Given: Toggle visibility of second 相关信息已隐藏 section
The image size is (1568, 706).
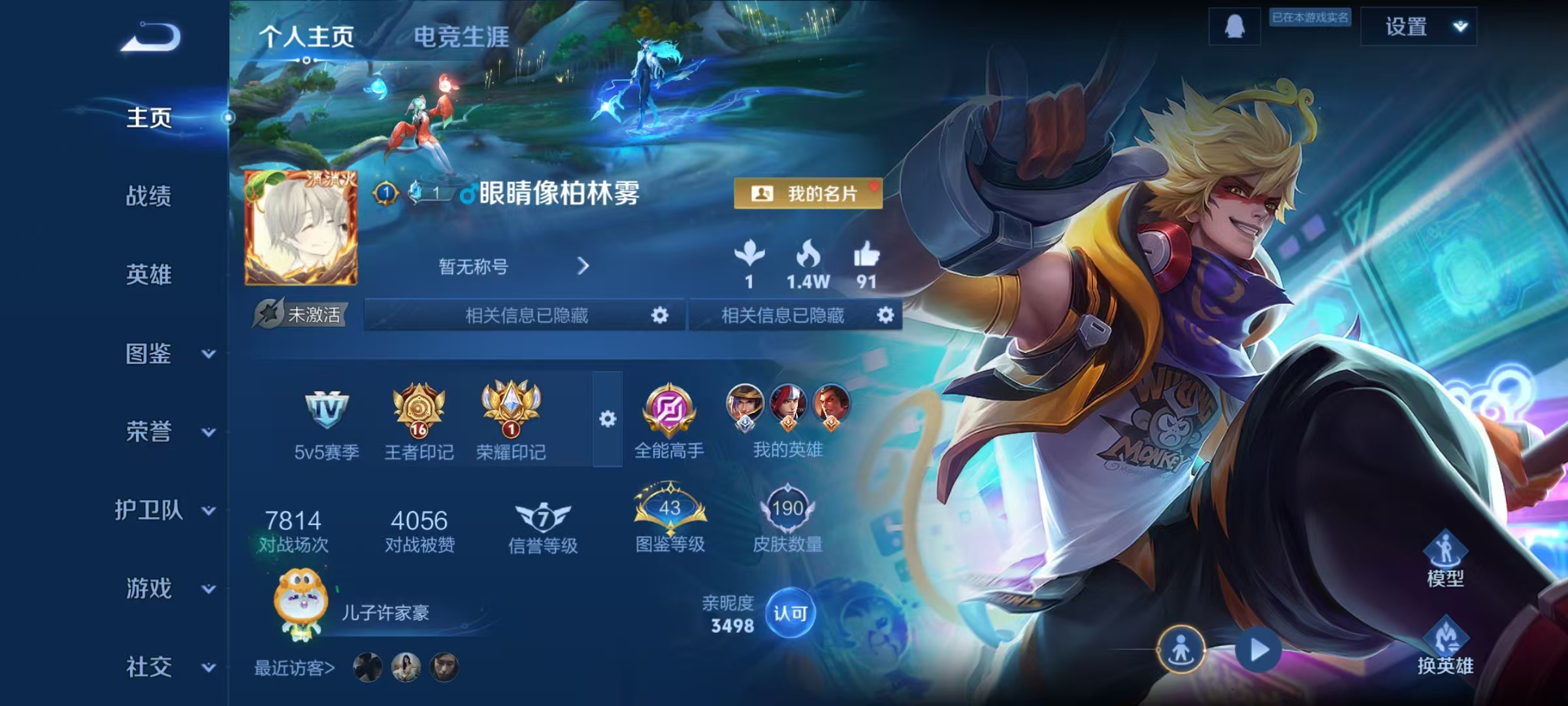Looking at the screenshot, I should pos(886,316).
